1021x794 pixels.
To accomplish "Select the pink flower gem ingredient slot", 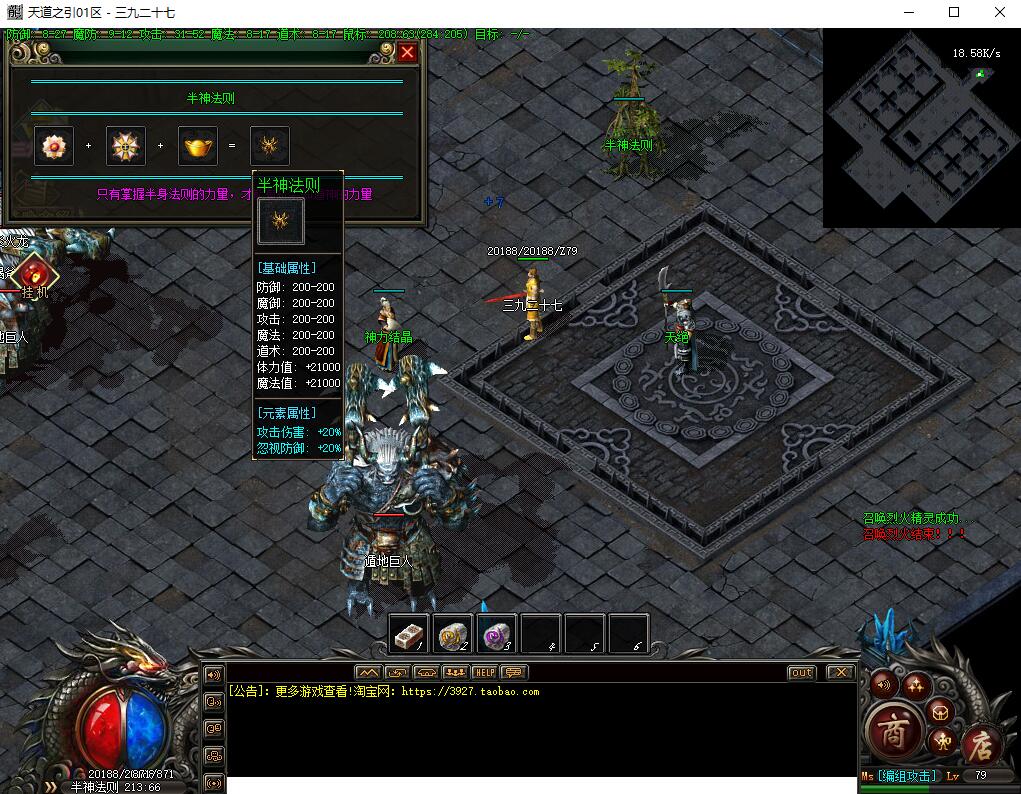I will coord(53,146).
